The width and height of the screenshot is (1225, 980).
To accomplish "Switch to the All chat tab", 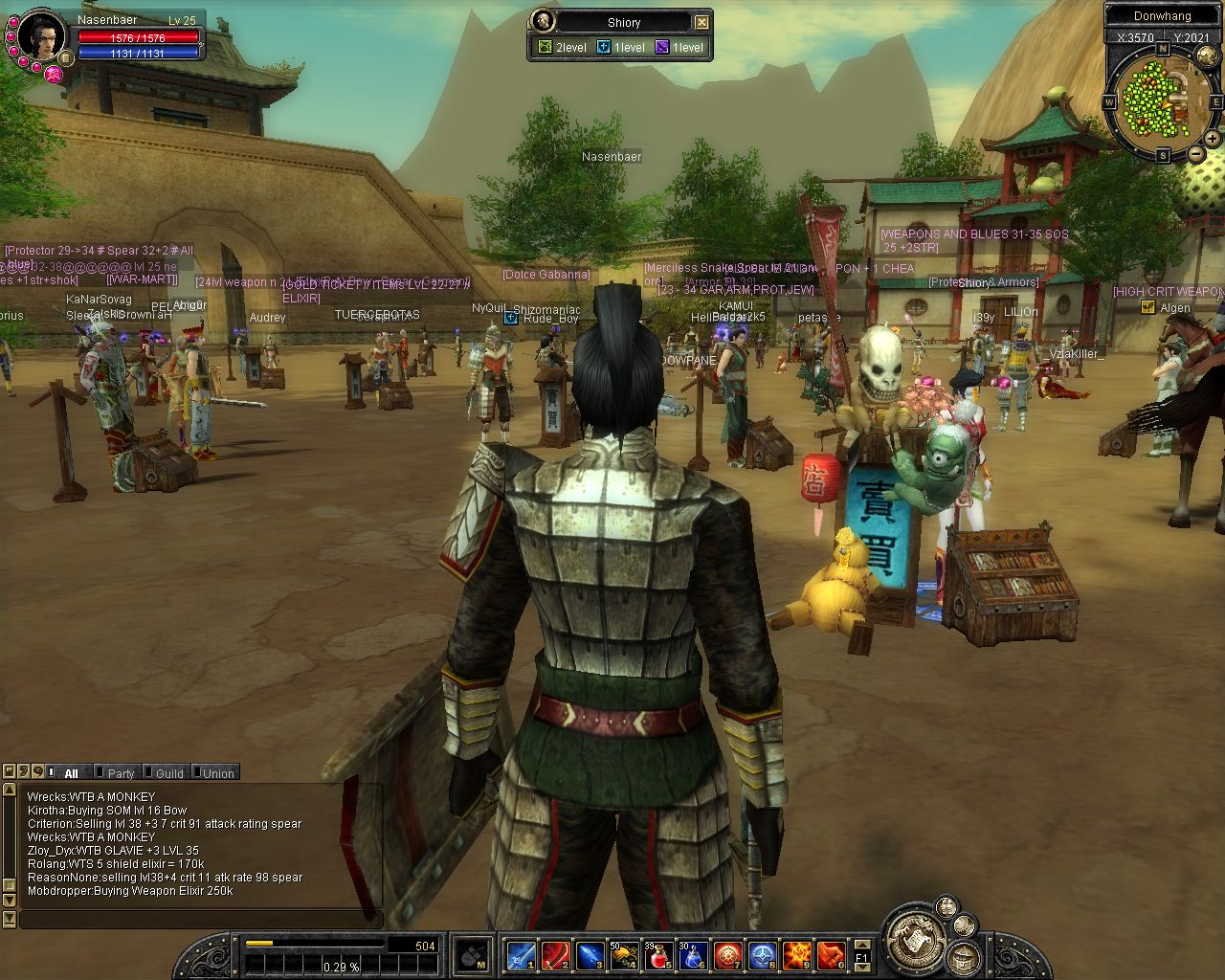I will point(71,773).
